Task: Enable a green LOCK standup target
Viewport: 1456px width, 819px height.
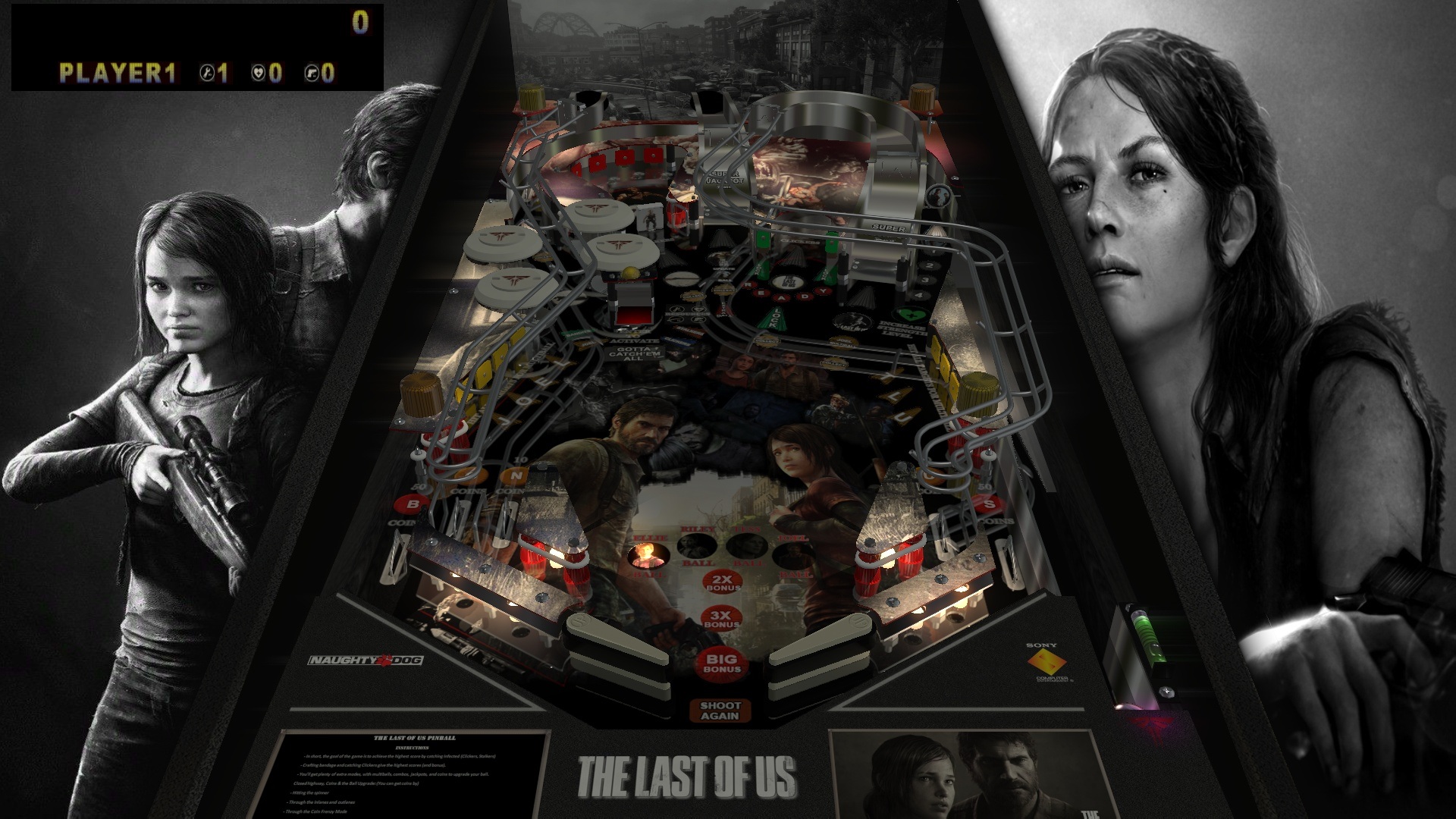Action: [x=763, y=240]
